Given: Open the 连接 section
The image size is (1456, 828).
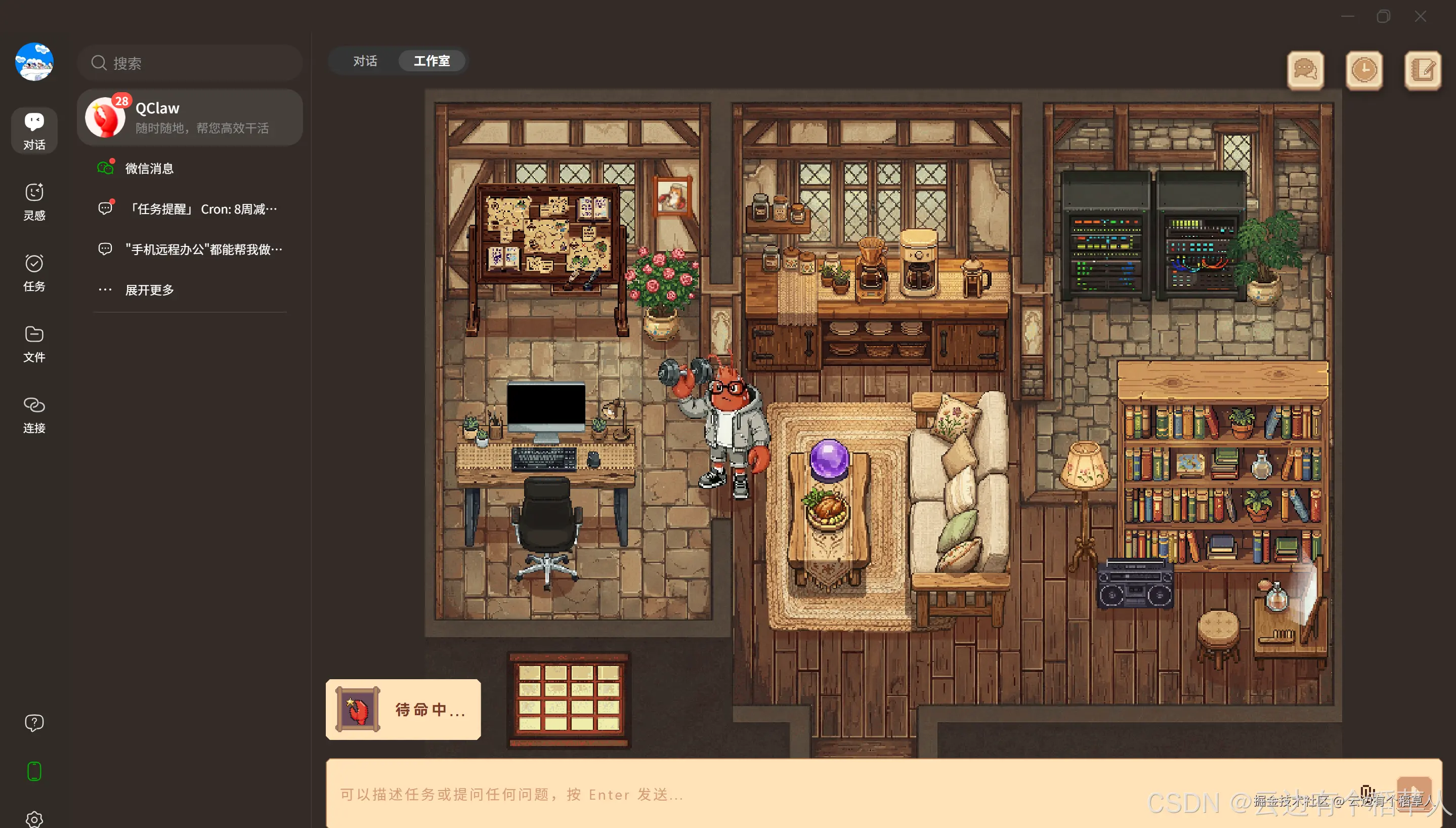Looking at the screenshot, I should (x=34, y=414).
